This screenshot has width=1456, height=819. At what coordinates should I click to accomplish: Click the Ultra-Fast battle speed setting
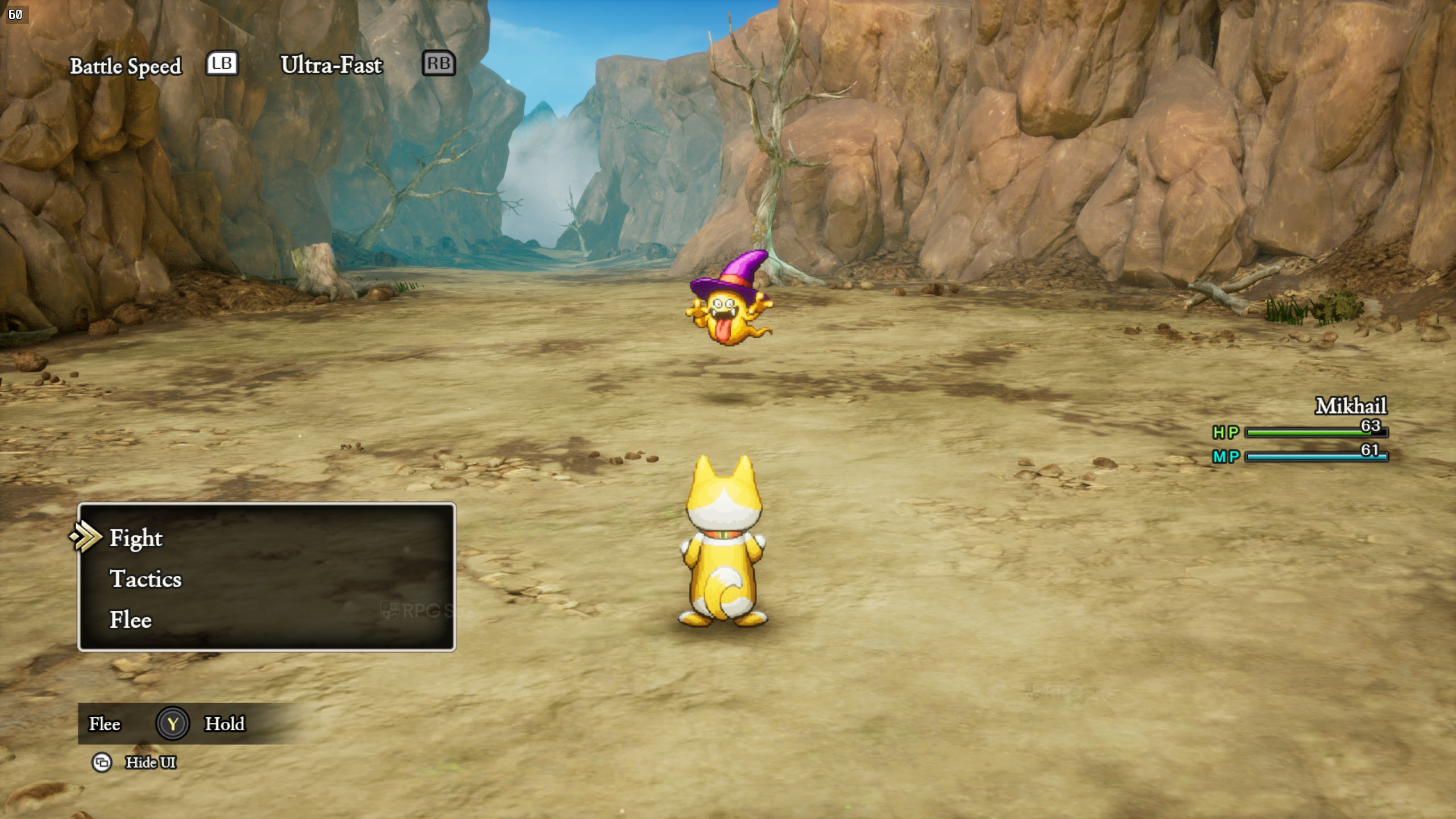tap(331, 65)
